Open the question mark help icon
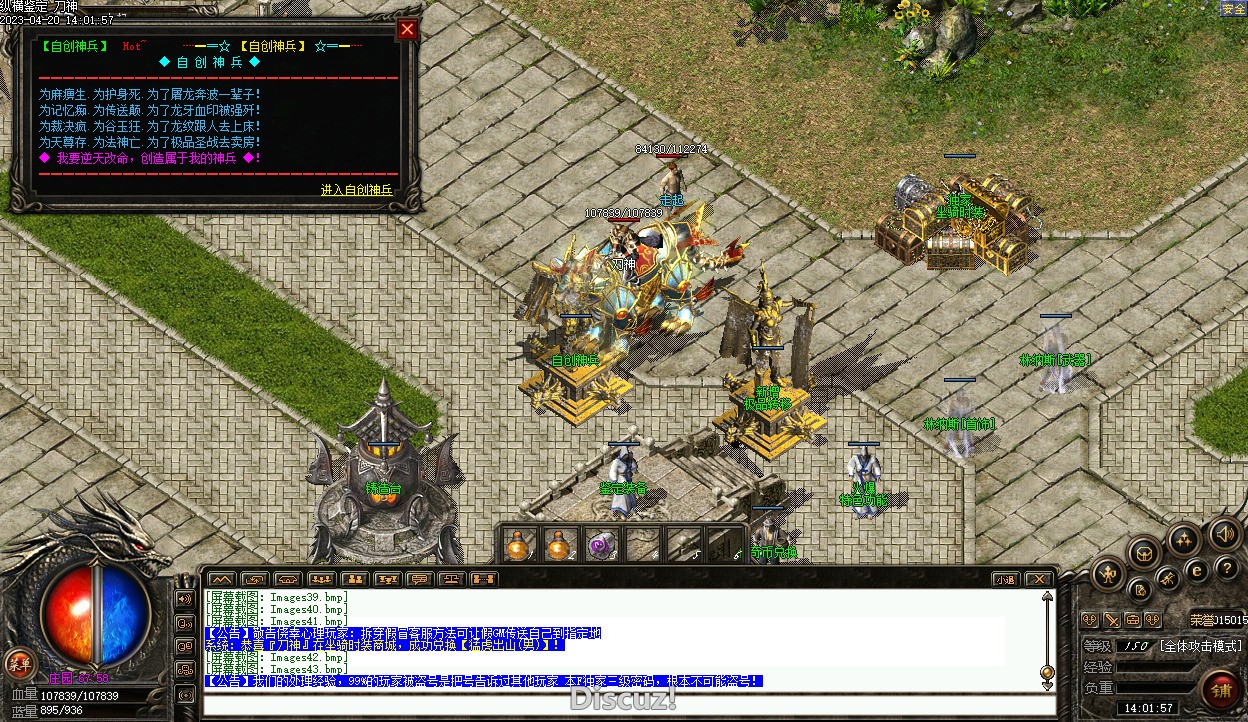1248x722 pixels. (x=1227, y=568)
